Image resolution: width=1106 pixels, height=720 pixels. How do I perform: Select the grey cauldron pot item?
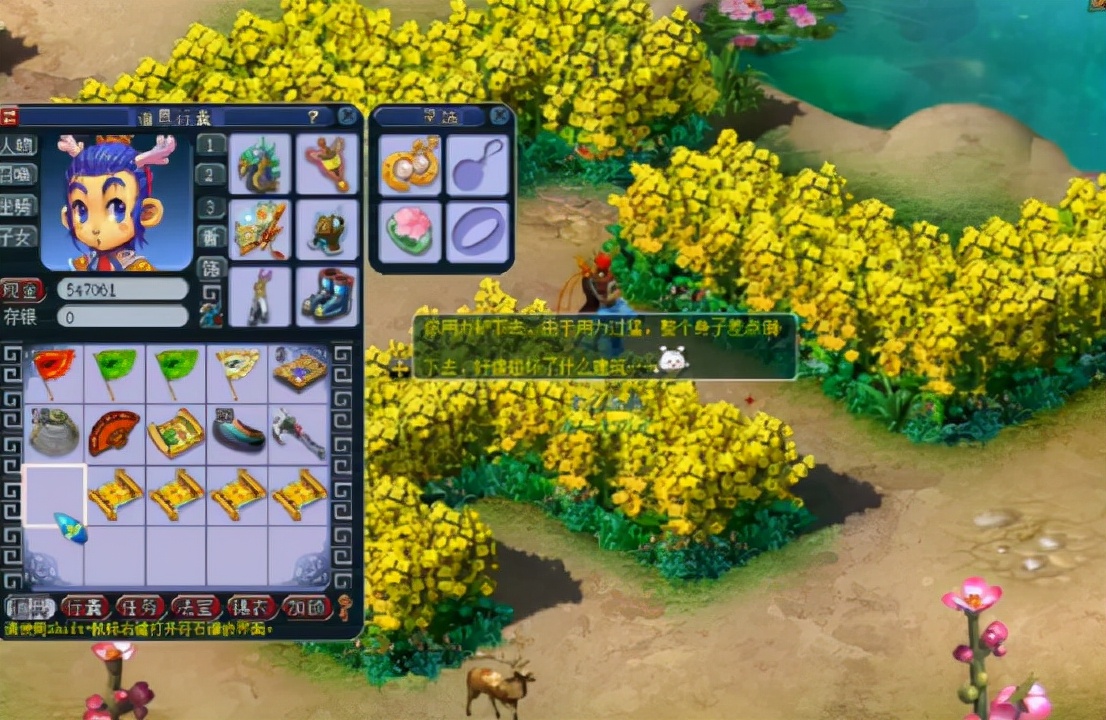click(53, 431)
